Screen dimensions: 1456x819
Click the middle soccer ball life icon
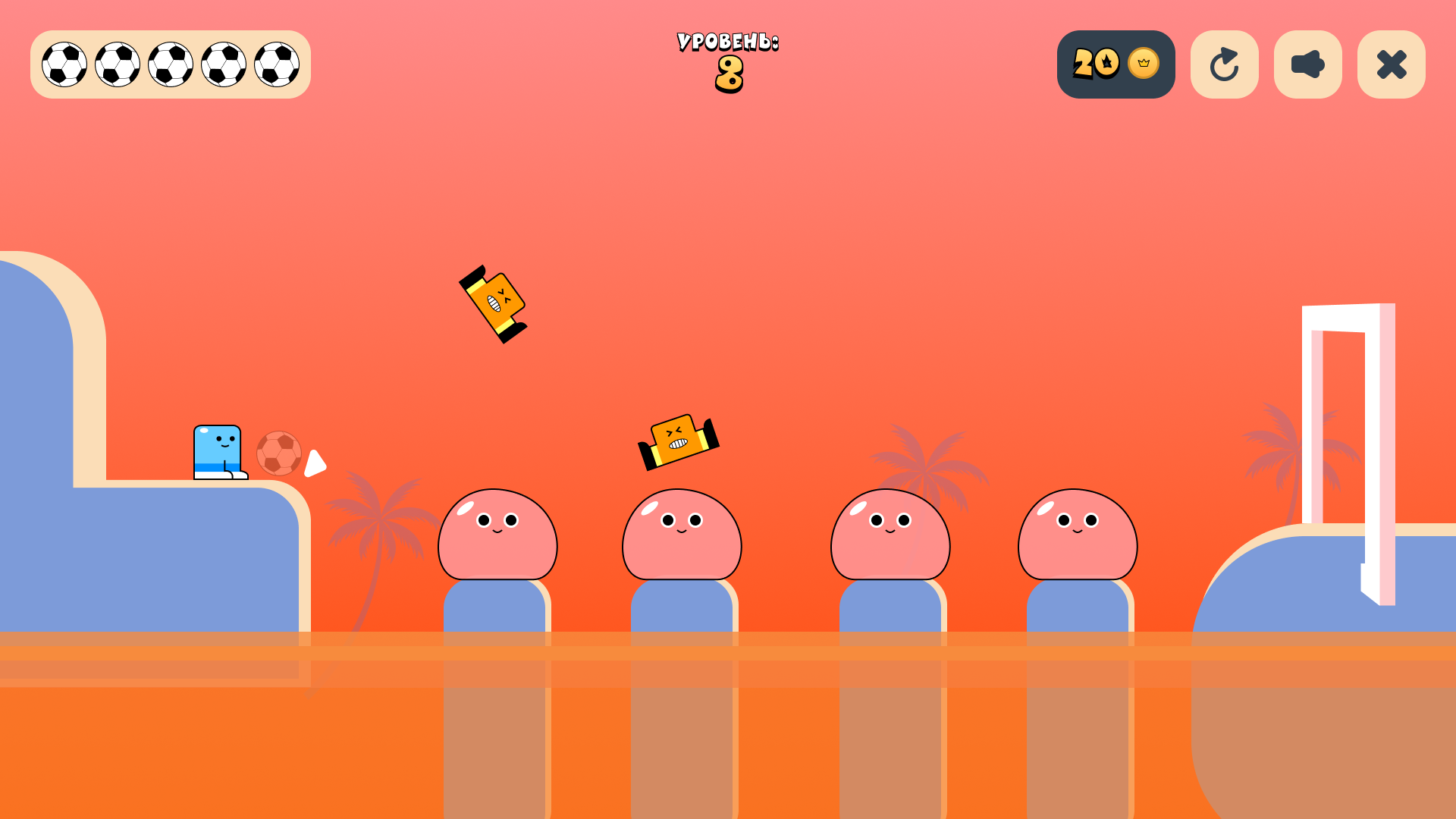170,64
